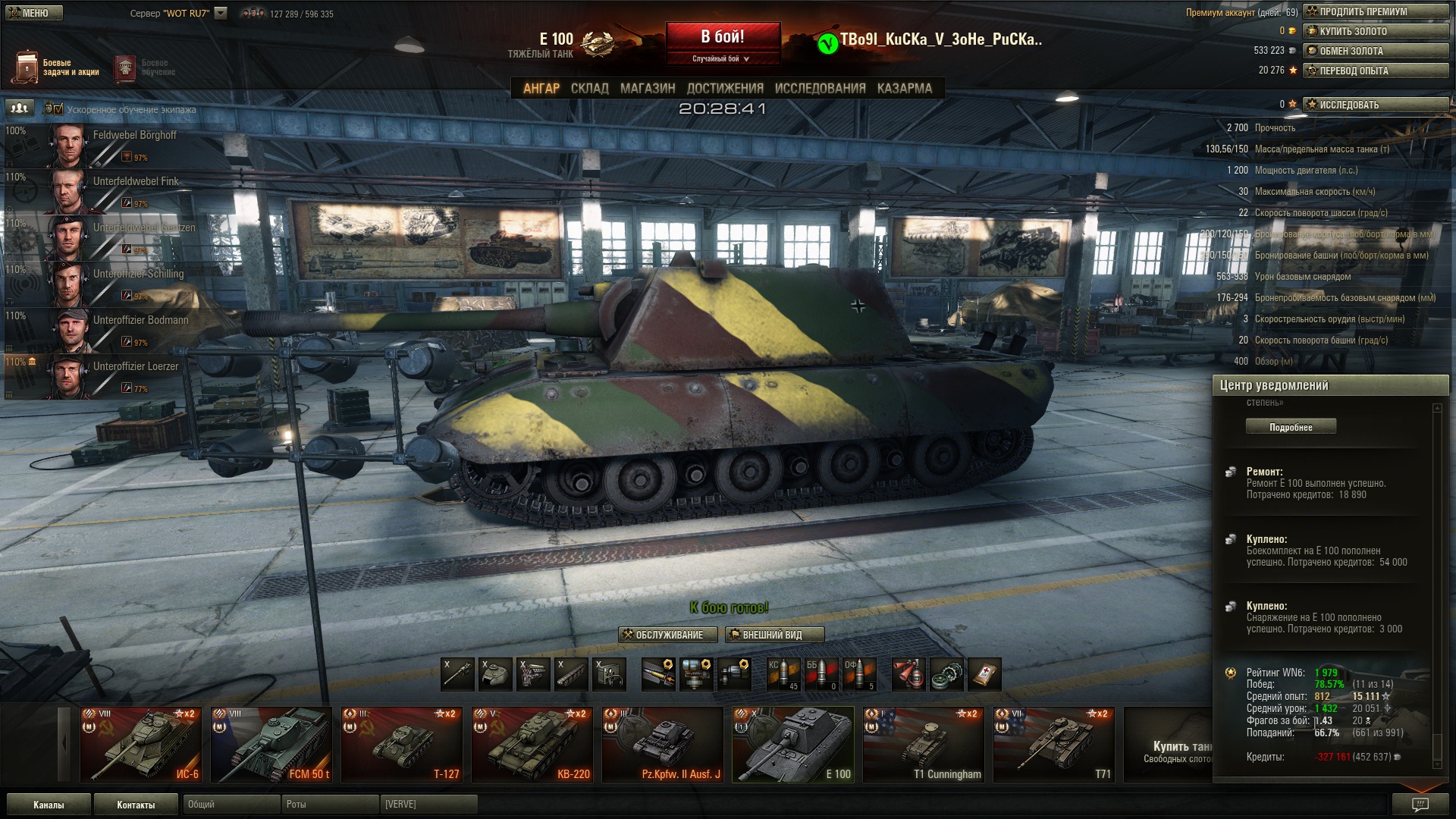Select the КВ-220 tank card
The image size is (1456, 819).
click(532, 744)
